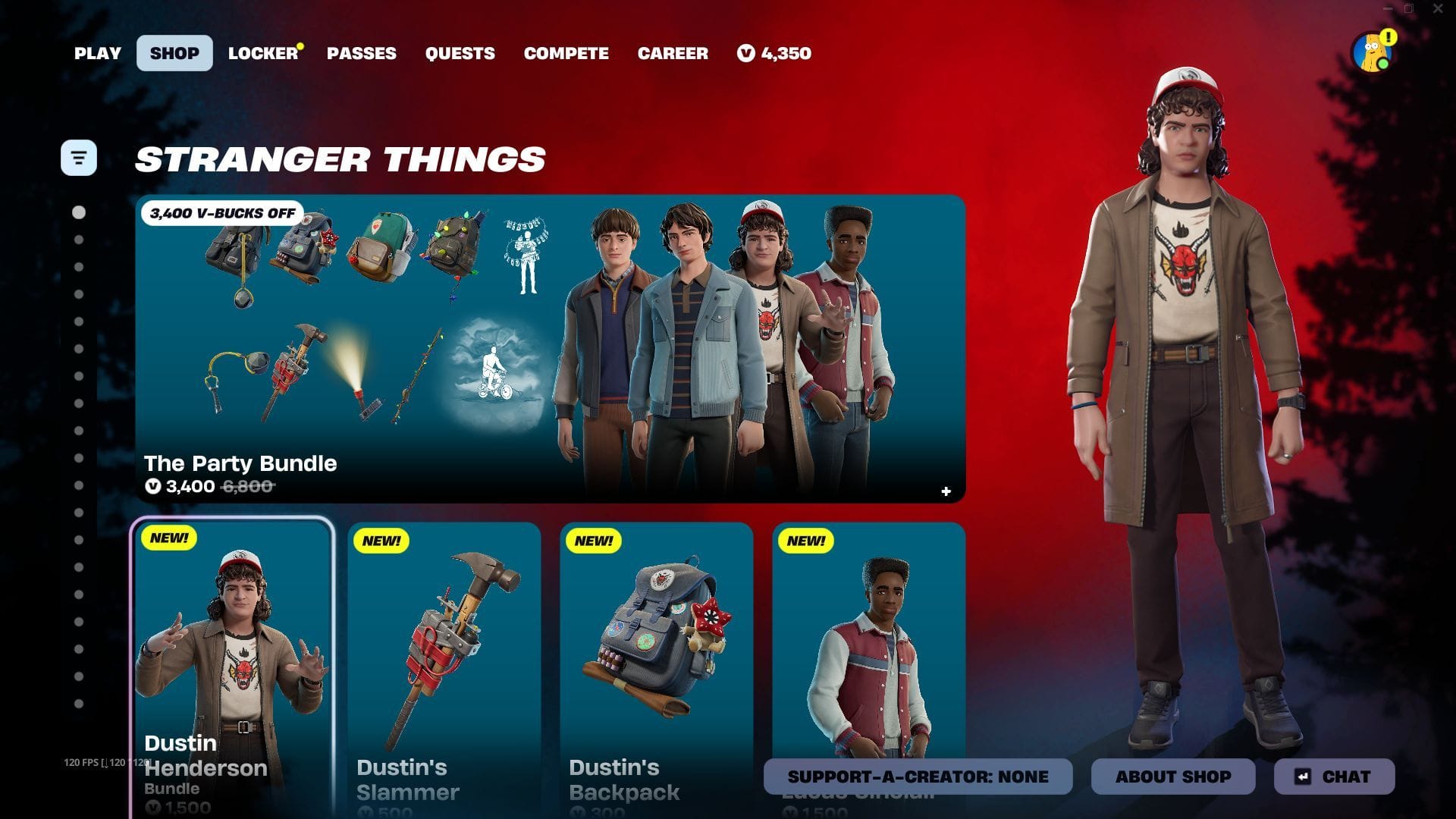Click the crossed-out 6,800 original price
Image resolution: width=1456 pixels, height=819 pixels.
point(248,487)
